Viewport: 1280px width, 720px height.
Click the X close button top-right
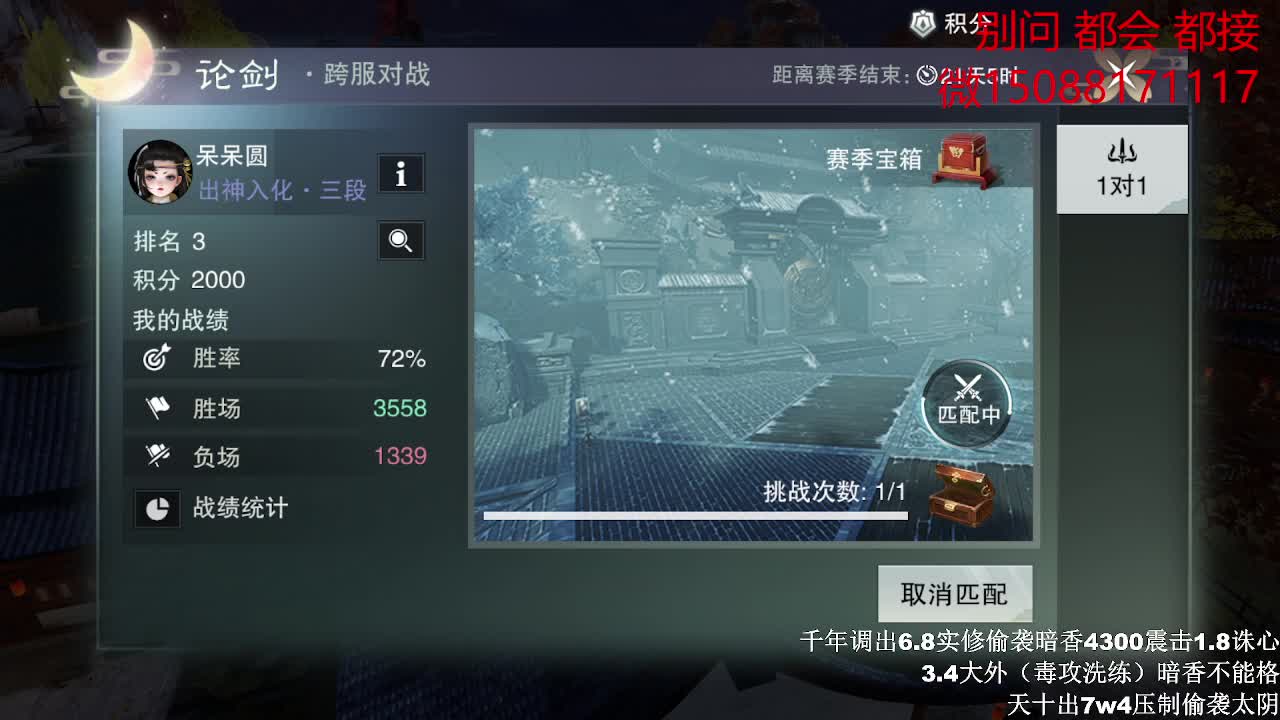tap(1124, 72)
